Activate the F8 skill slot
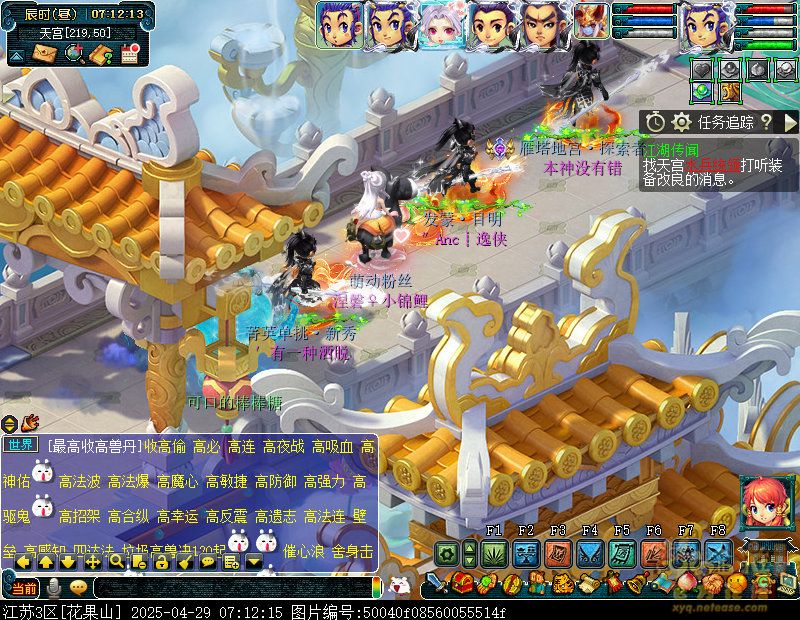Viewport: 800px width, 620px height. tap(718, 553)
